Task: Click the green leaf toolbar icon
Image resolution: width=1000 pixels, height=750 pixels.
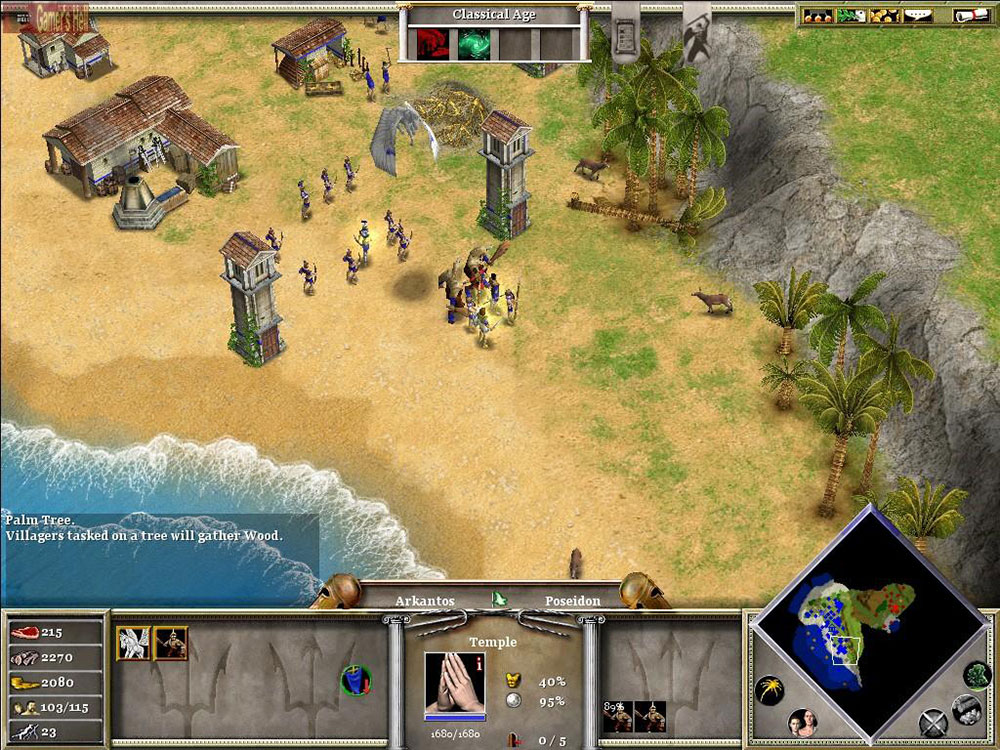Action: click(x=849, y=15)
